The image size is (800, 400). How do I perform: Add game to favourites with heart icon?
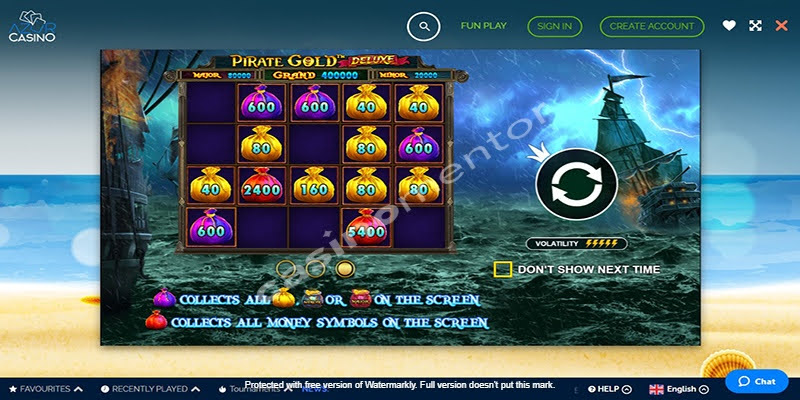coord(729,26)
